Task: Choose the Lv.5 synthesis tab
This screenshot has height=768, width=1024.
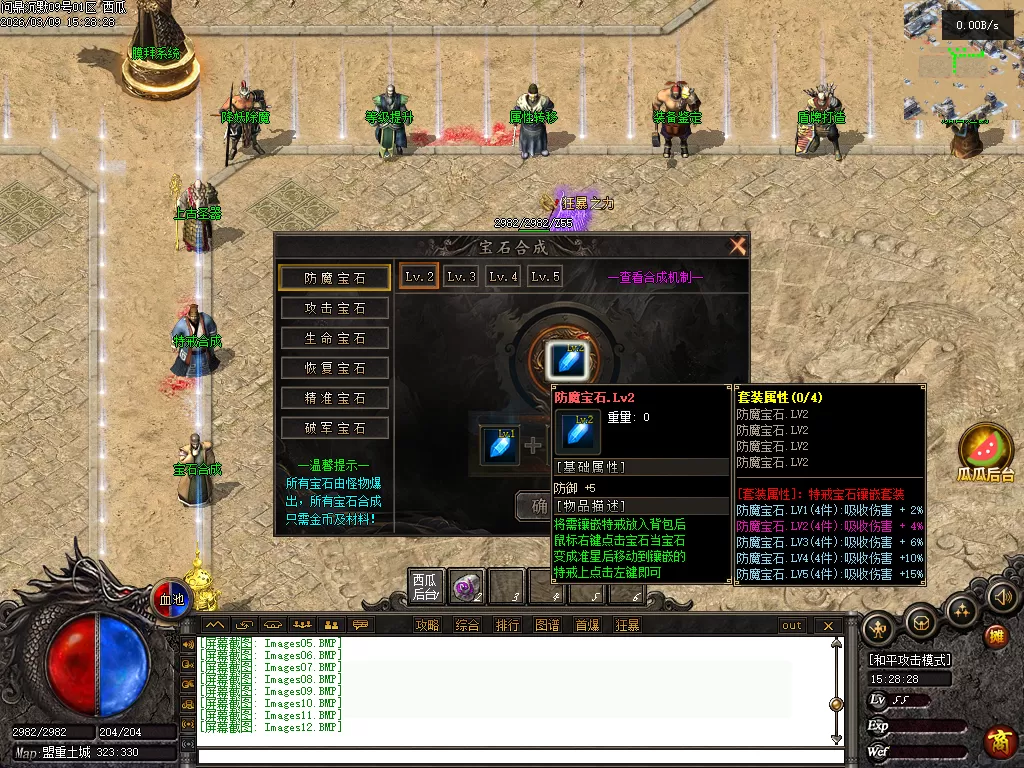Action: click(545, 276)
